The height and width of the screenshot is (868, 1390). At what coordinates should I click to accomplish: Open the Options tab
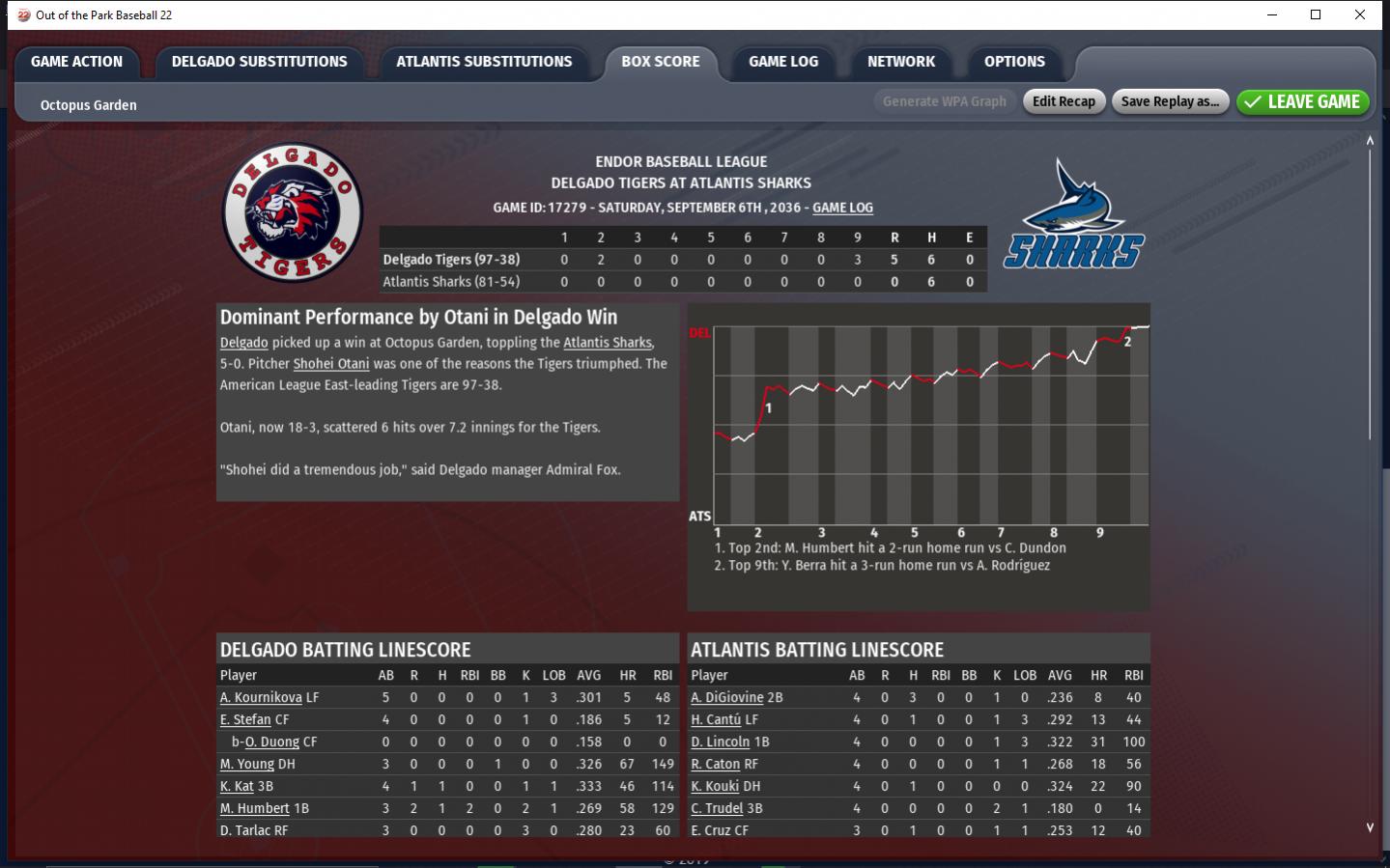(x=1014, y=62)
